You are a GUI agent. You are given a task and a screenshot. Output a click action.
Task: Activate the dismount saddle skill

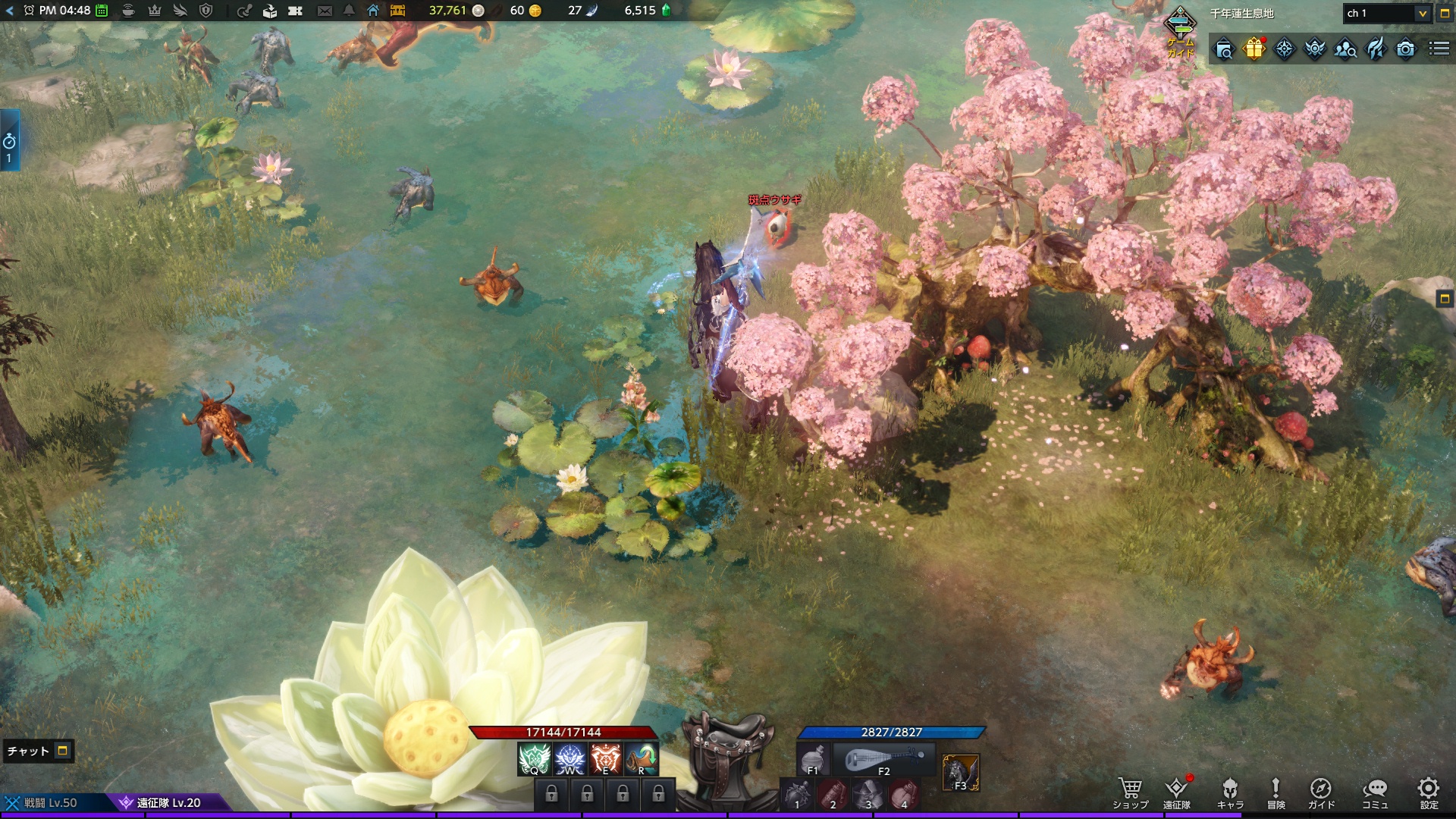[729, 758]
